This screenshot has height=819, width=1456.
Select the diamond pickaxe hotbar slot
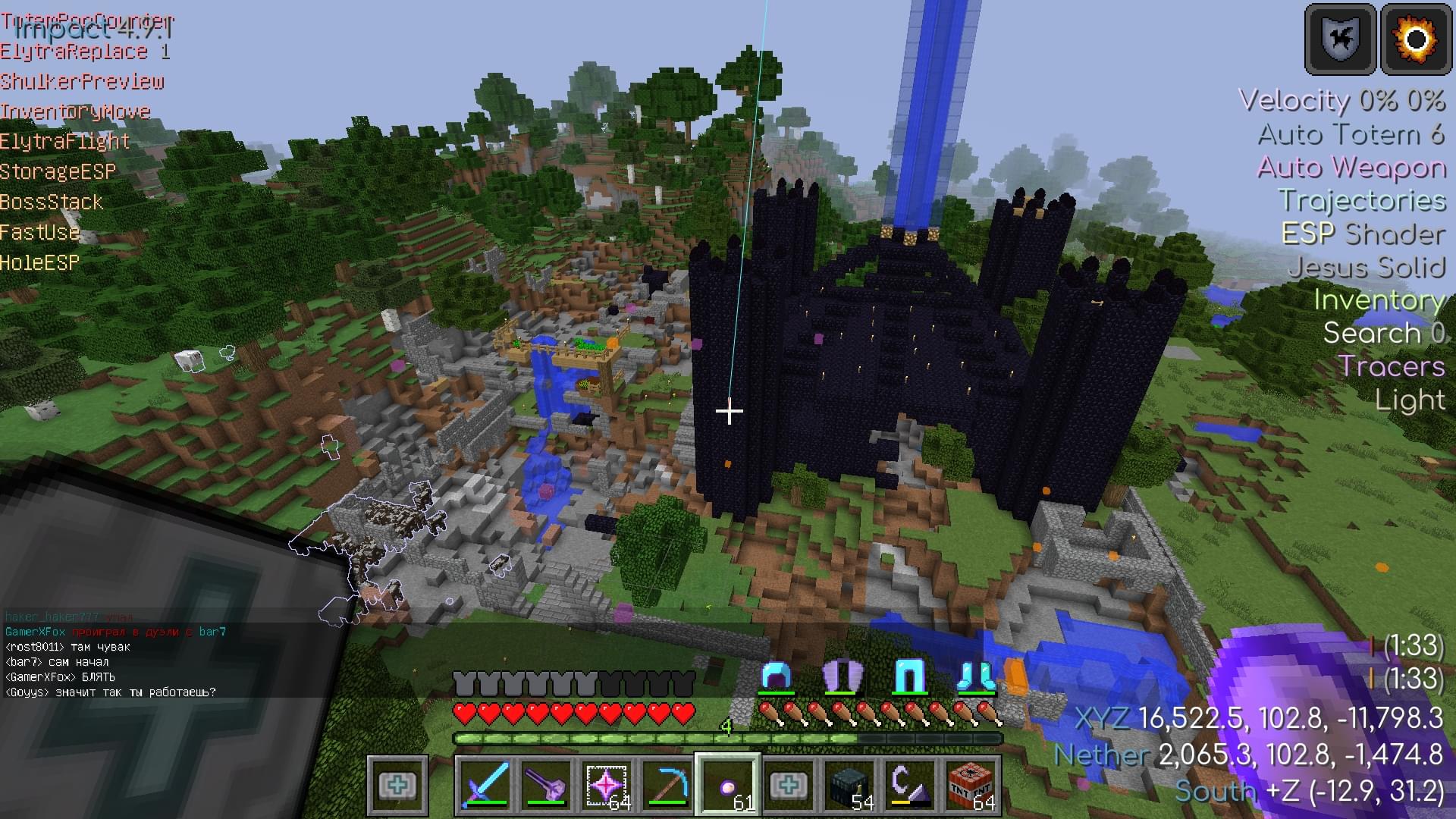[667, 784]
